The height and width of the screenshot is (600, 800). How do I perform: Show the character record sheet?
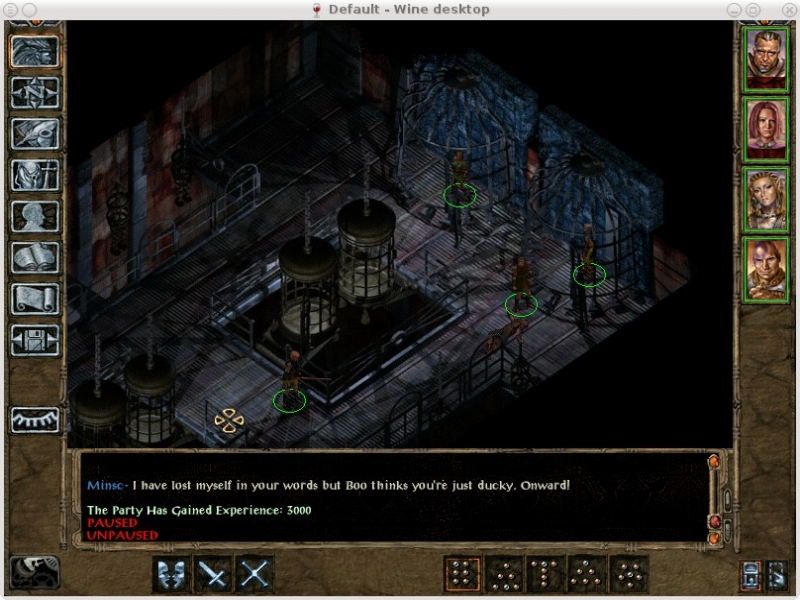(x=35, y=216)
